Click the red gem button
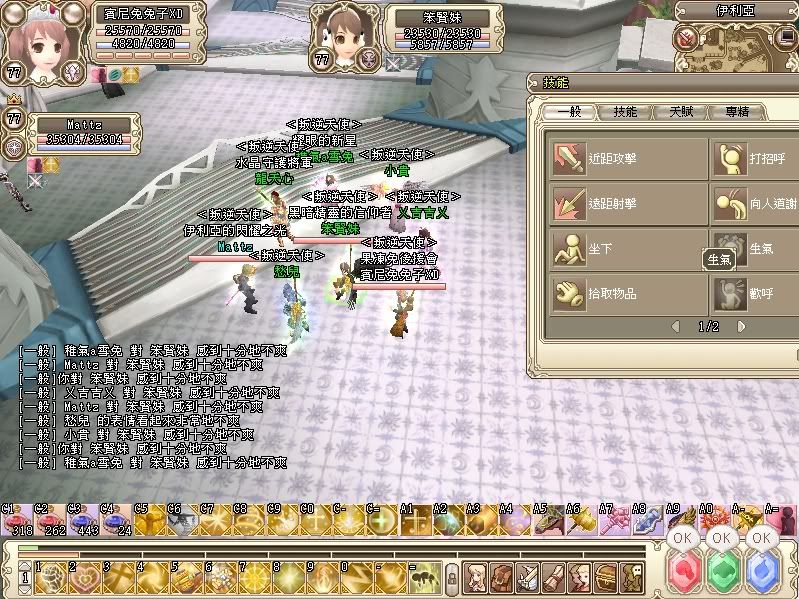799x599 pixels. point(683,574)
